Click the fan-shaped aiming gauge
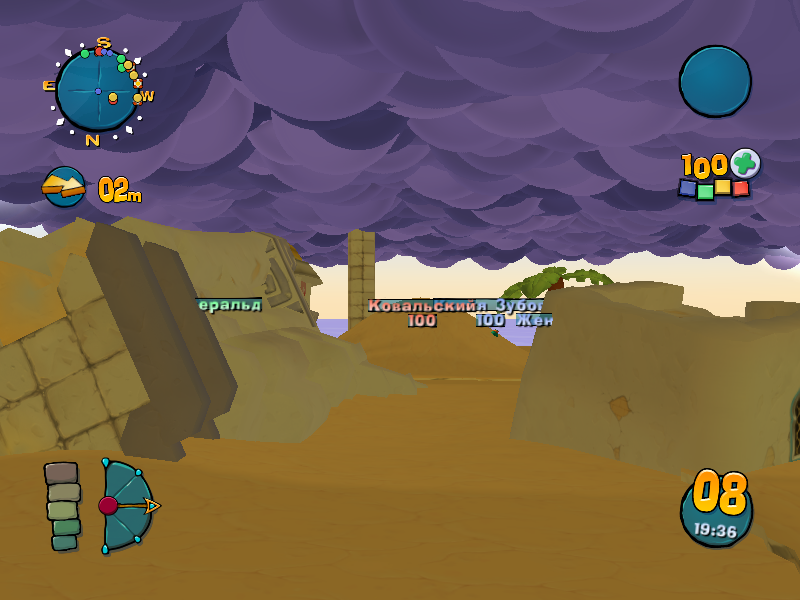The height and width of the screenshot is (600, 800). pyautogui.click(x=124, y=506)
